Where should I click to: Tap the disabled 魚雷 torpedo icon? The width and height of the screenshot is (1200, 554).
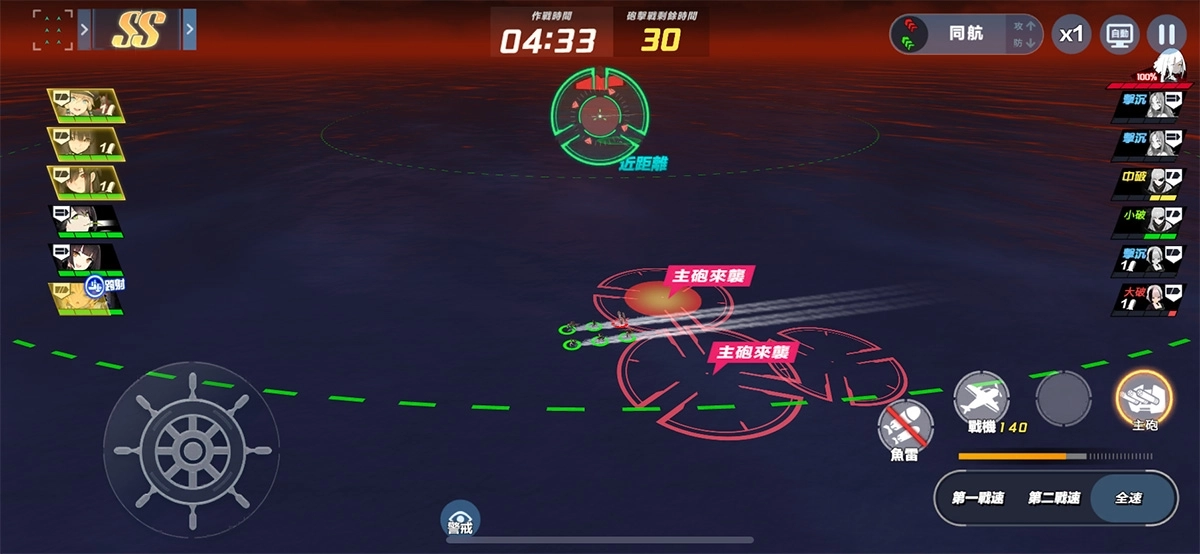coord(905,427)
